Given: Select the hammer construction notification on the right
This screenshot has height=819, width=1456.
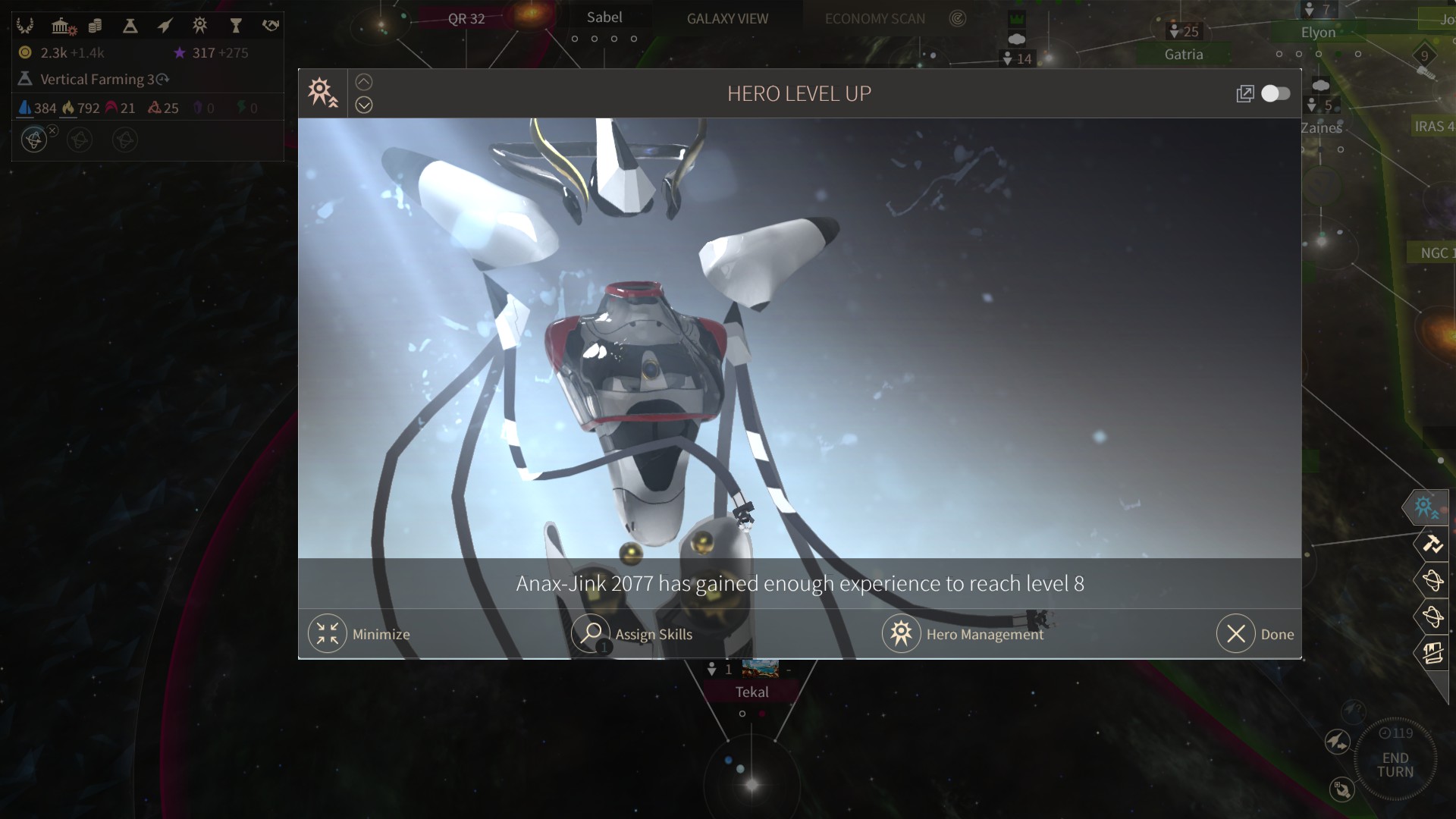Looking at the screenshot, I should [1432, 544].
